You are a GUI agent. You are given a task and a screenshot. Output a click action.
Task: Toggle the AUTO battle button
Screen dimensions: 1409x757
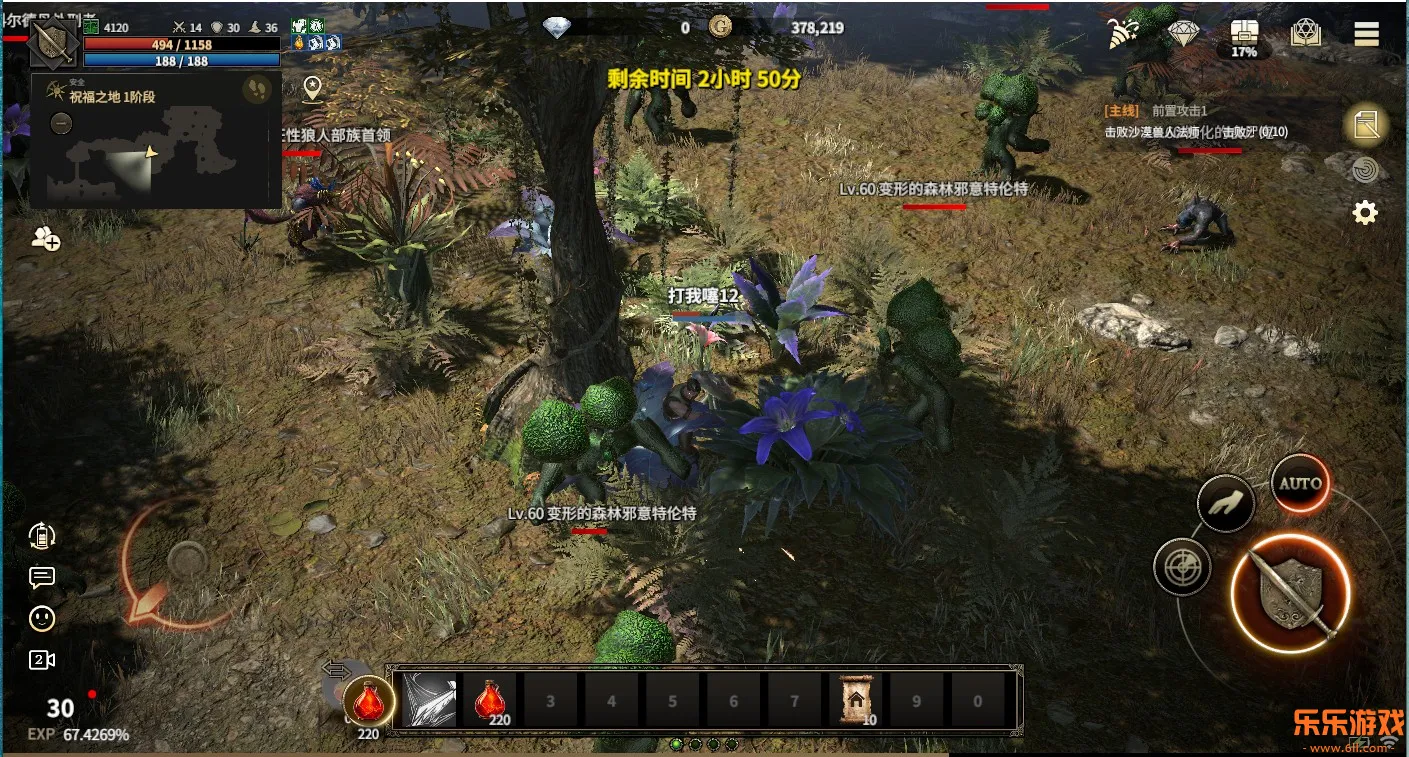(1300, 484)
